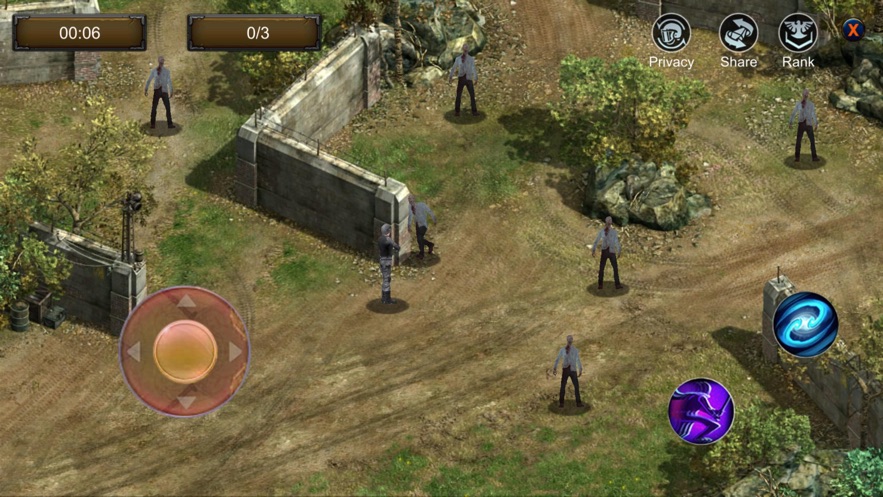Image resolution: width=883 pixels, height=497 pixels.
Task: Click the orange joystick center knob
Action: (186, 351)
